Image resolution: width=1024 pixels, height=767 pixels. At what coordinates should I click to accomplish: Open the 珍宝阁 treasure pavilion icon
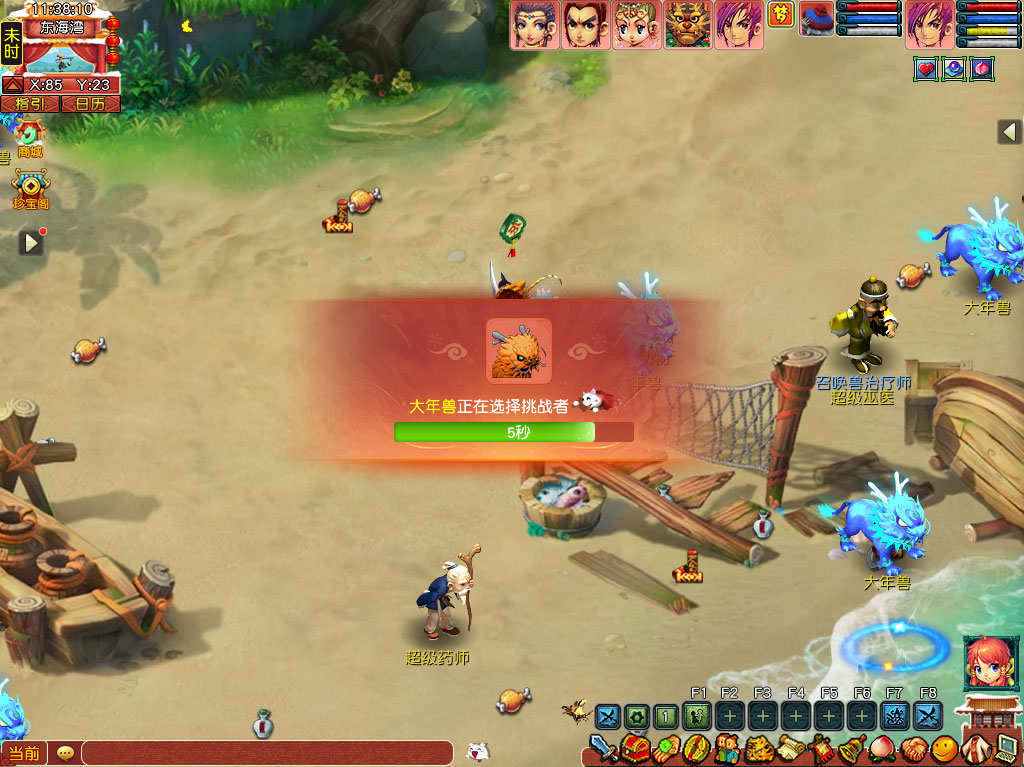pyautogui.click(x=31, y=185)
